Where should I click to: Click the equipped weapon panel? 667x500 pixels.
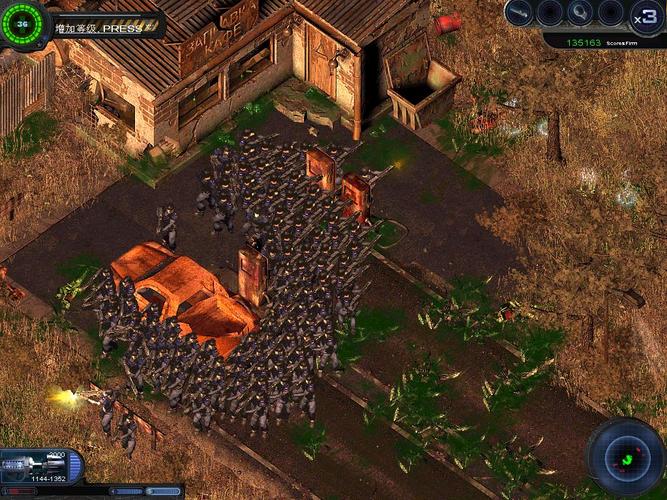click(38, 466)
